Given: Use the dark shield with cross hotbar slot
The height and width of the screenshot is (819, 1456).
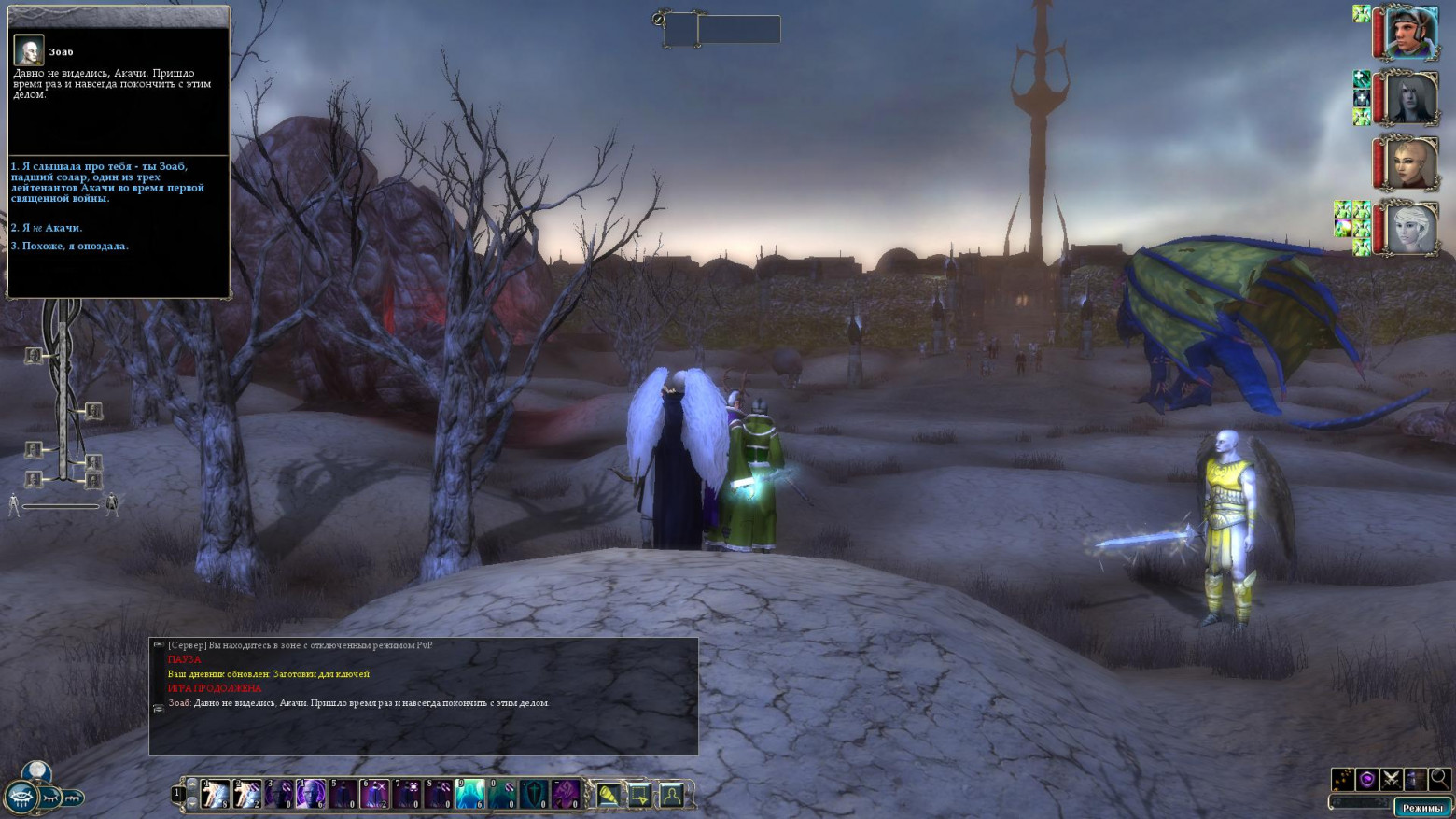Looking at the screenshot, I should (533, 794).
